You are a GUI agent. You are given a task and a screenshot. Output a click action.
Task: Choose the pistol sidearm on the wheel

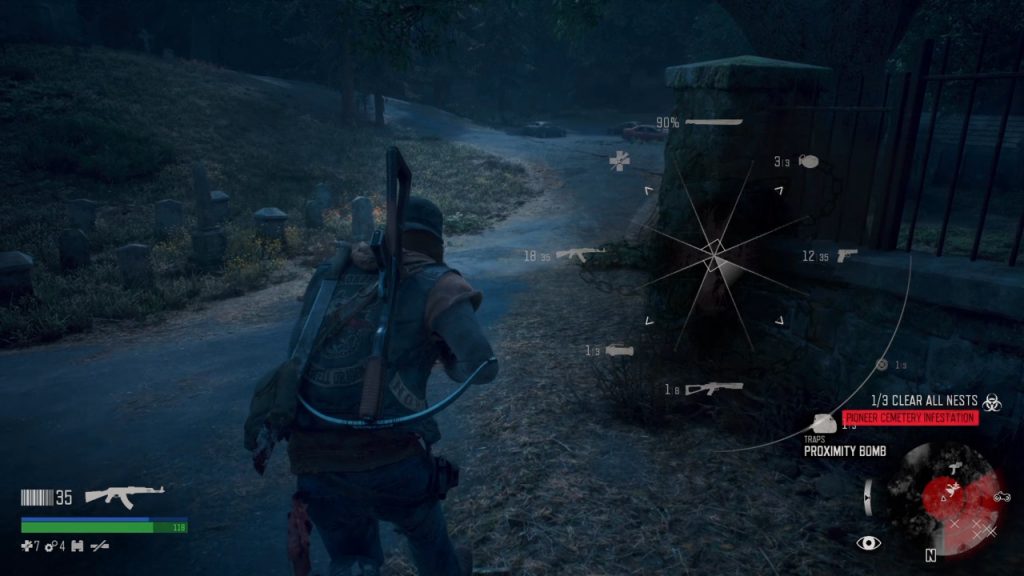coord(846,255)
